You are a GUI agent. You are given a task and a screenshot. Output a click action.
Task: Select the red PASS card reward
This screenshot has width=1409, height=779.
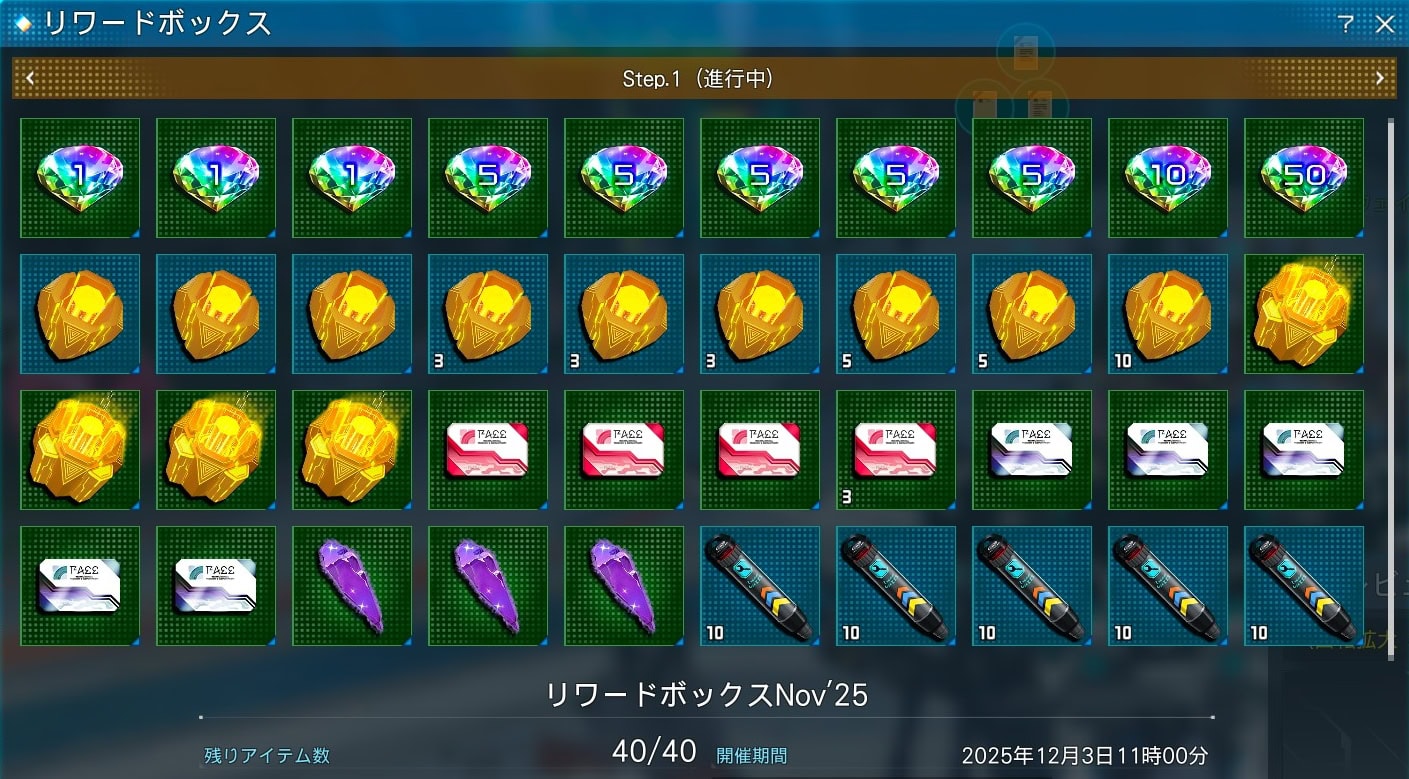(x=487, y=450)
